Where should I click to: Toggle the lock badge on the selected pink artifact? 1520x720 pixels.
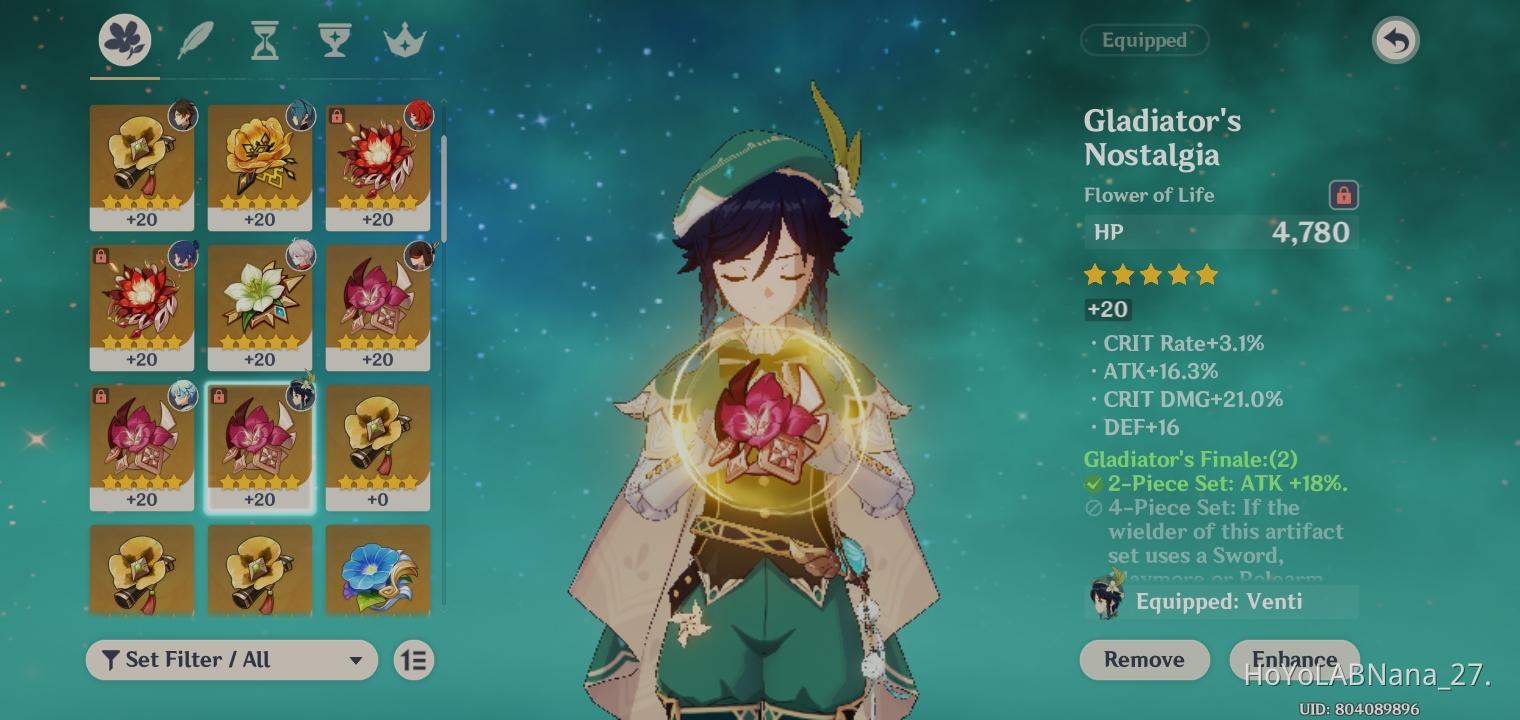click(x=221, y=395)
